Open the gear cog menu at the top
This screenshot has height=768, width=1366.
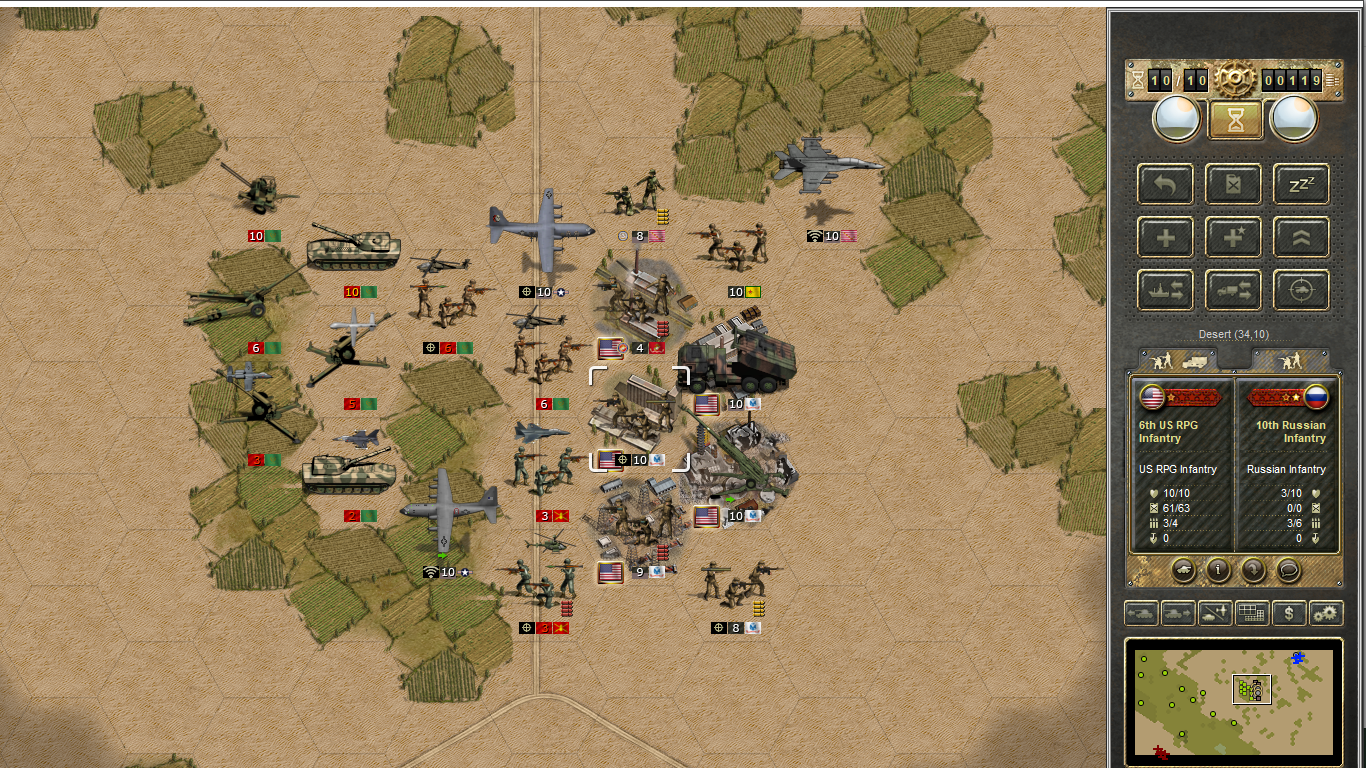point(1235,77)
